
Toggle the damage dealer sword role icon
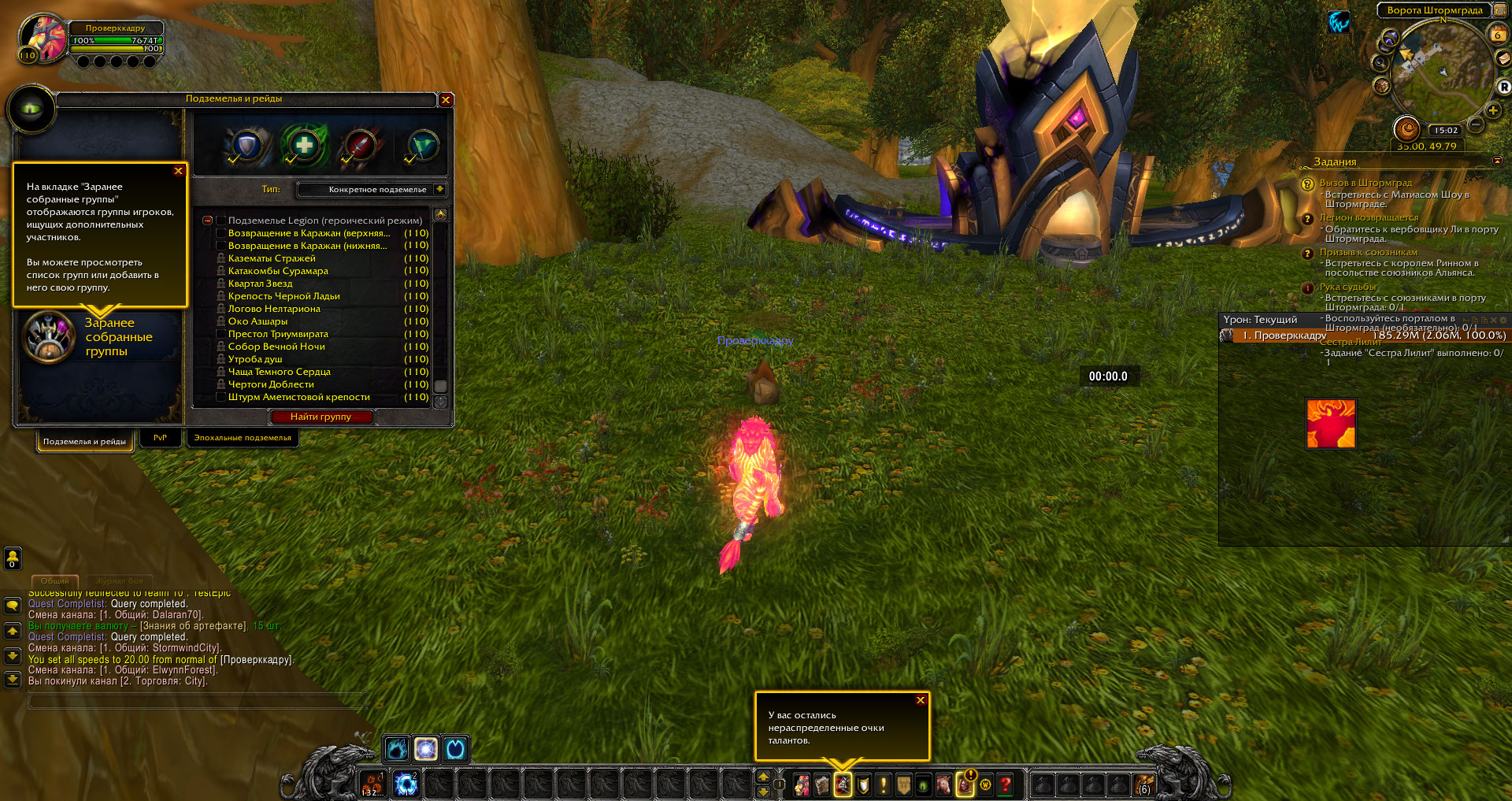coord(360,146)
